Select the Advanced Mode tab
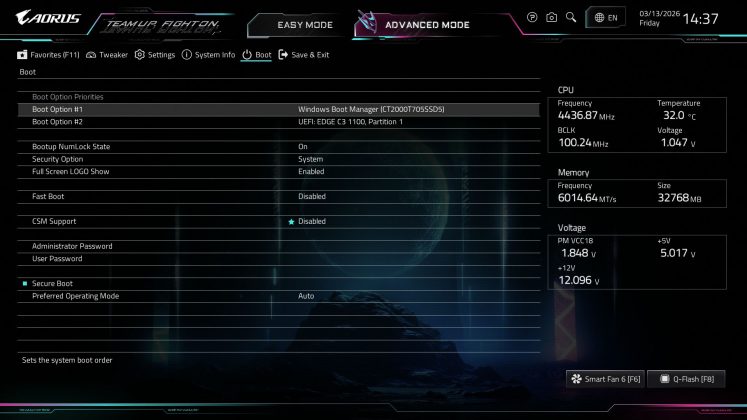Viewport: 747px width, 420px height. [x=426, y=24]
